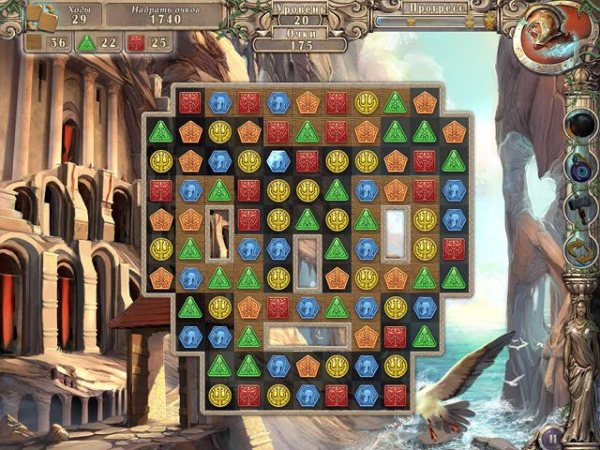Screen dimensions: 600x450
Task: Activate the blue round amulet power-up
Action: click(581, 166)
